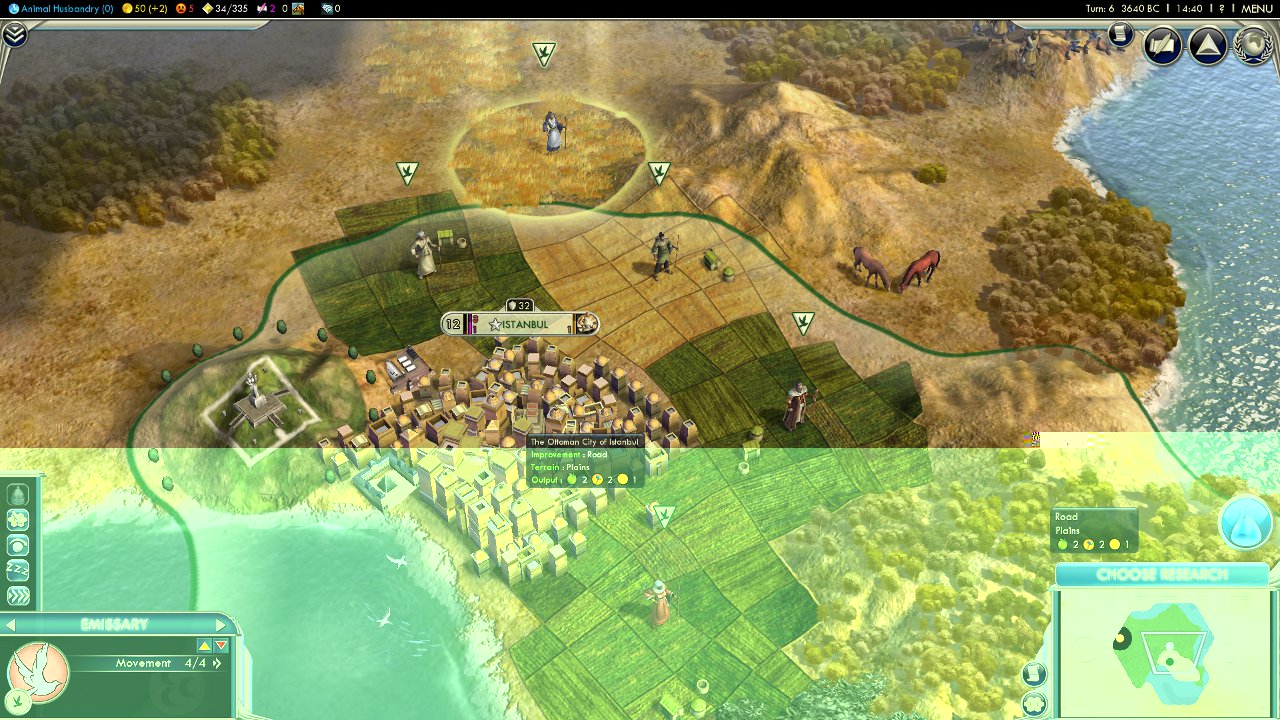1280x720 pixels.
Task: Open the social policies triangle icon
Action: [x=1208, y=46]
